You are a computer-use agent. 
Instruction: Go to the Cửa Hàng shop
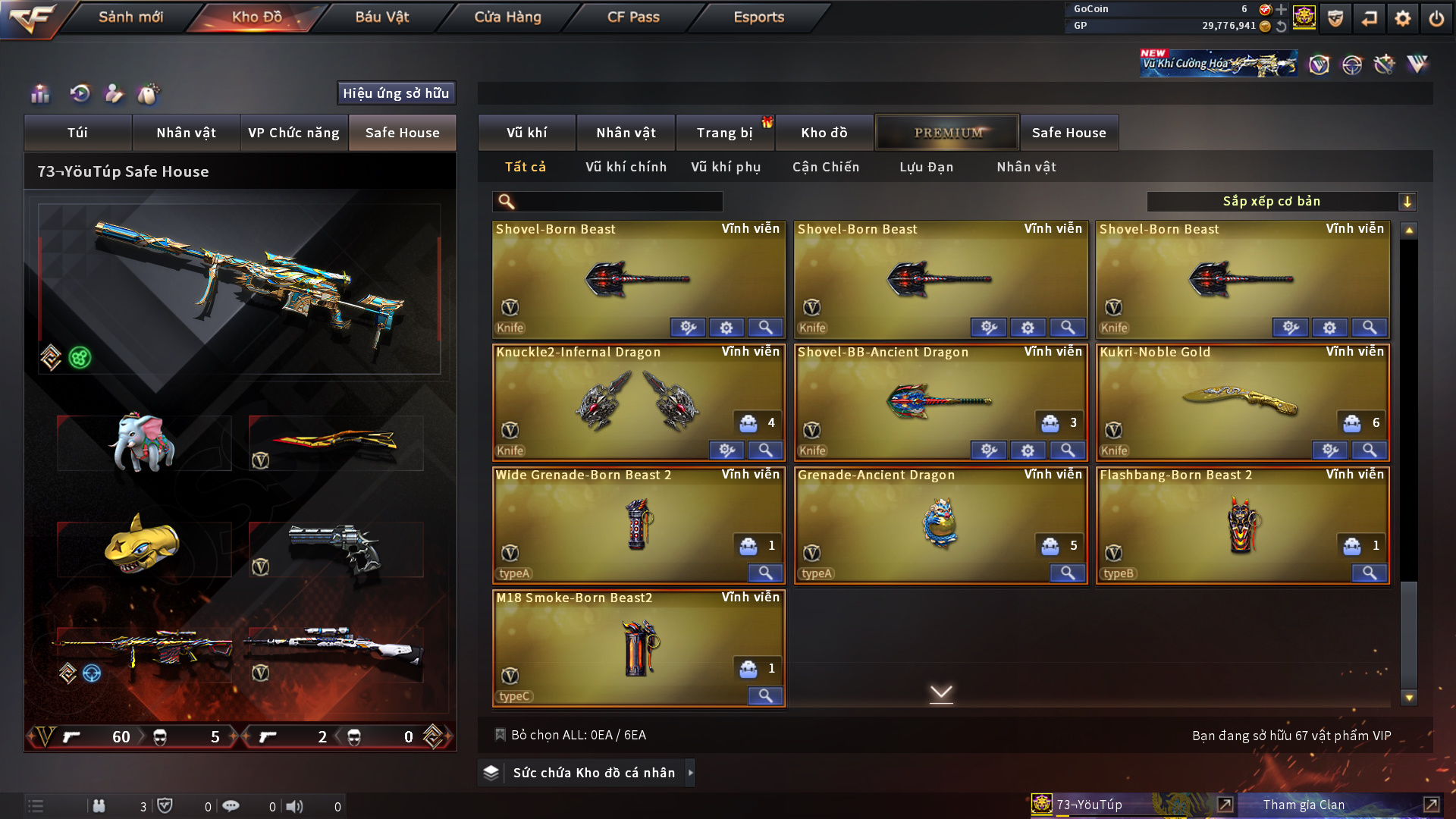(507, 17)
